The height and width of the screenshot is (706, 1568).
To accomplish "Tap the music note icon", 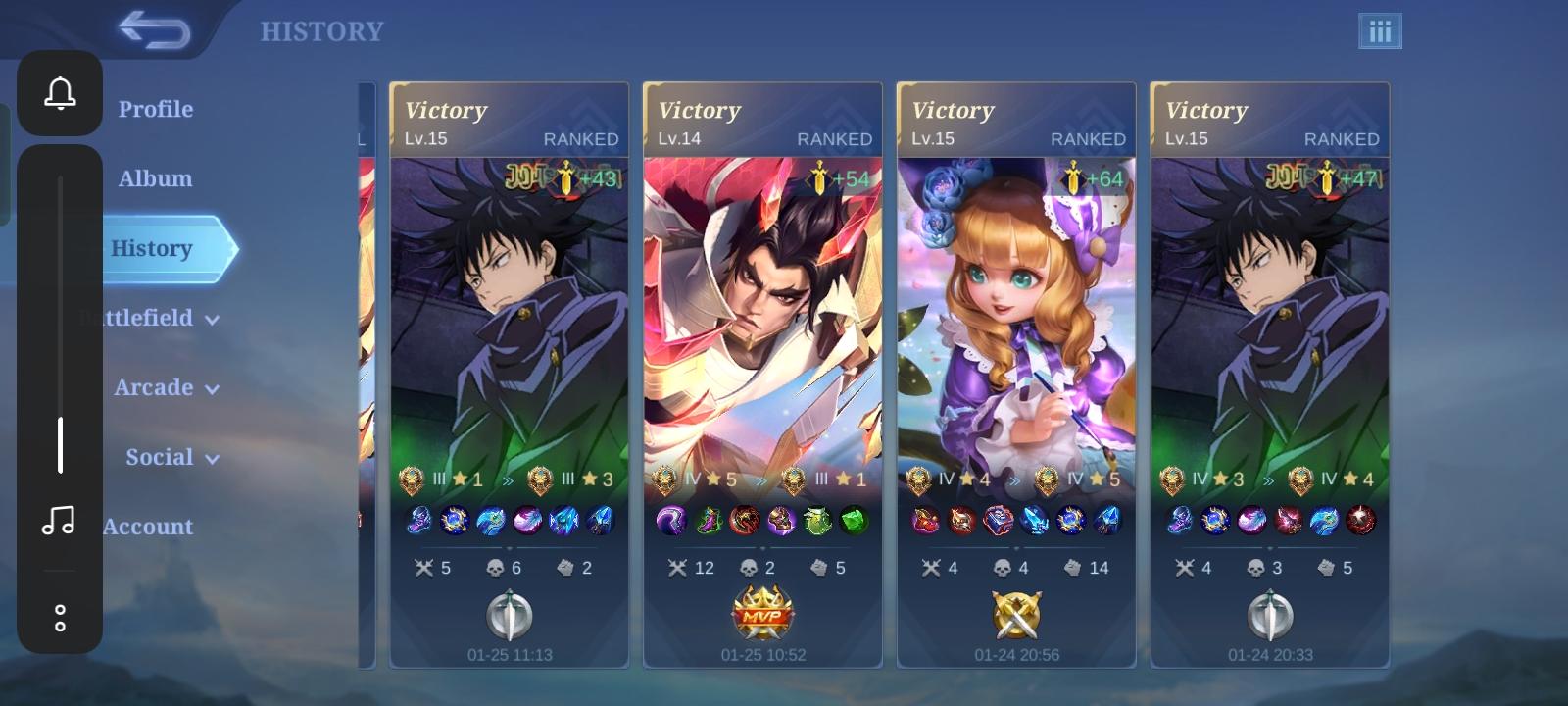I will [60, 521].
